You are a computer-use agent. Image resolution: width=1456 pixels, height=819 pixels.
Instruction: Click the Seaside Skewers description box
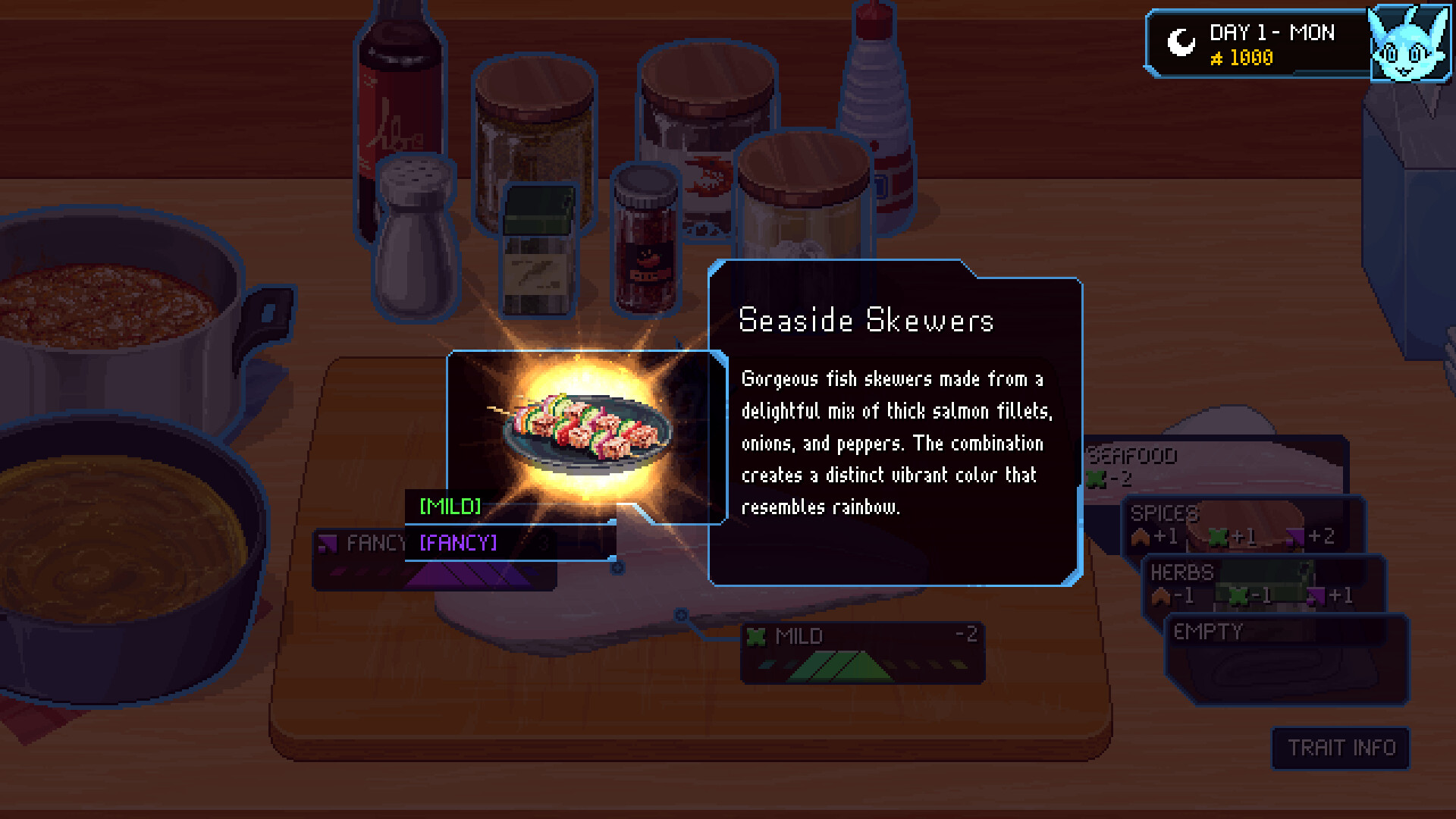(x=895, y=425)
